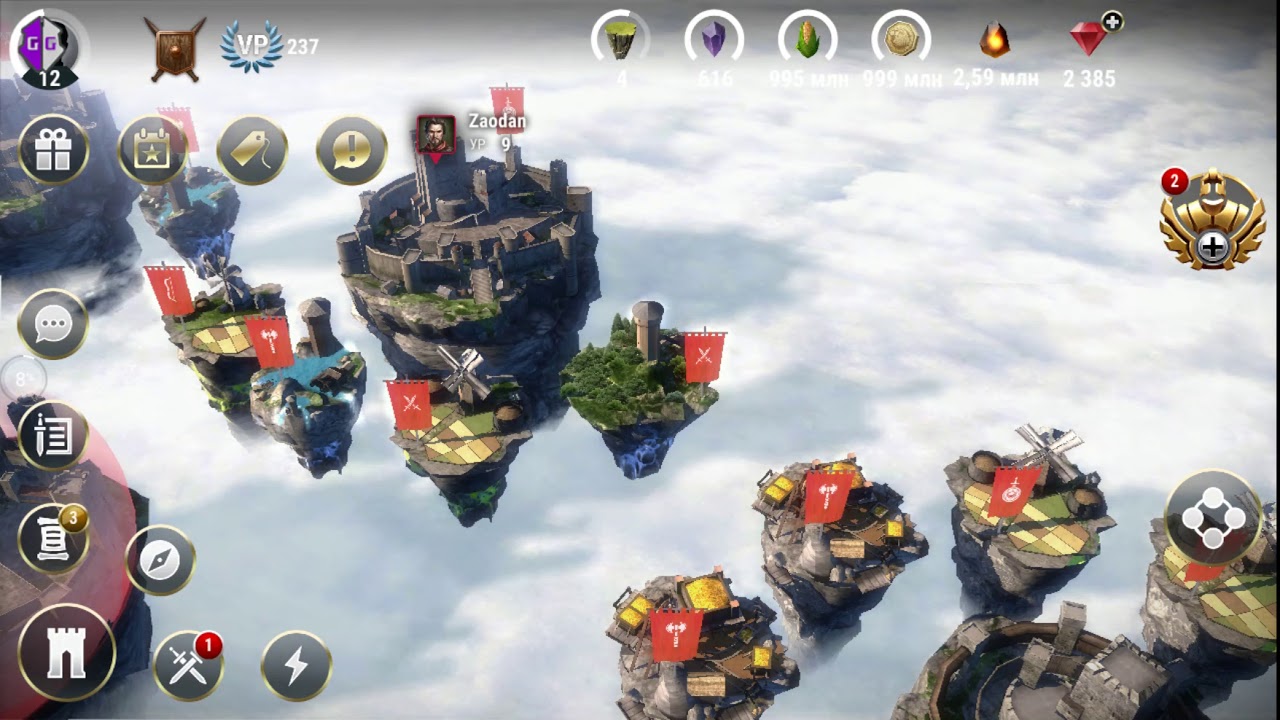The image size is (1280, 720).
Task: Open the crossed-weapons shield emblem
Action: (x=174, y=47)
